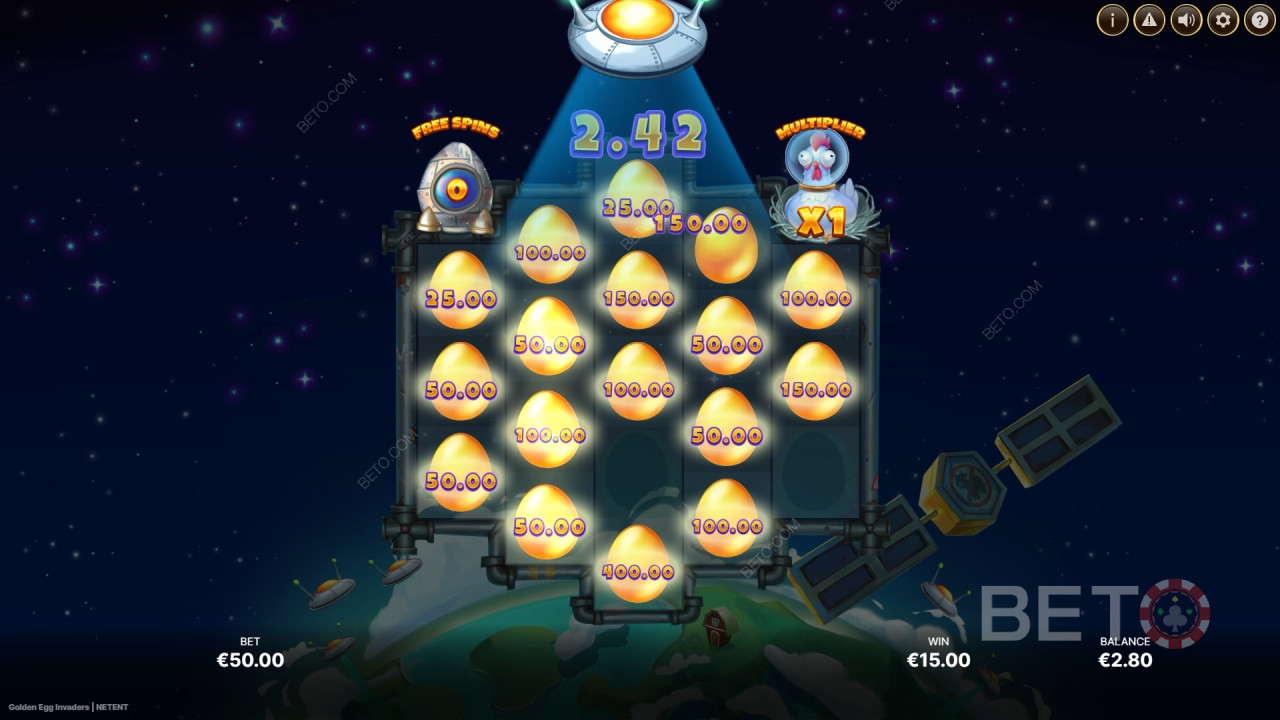
Task: Click the responsible gaming warning icon
Action: click(1147, 19)
